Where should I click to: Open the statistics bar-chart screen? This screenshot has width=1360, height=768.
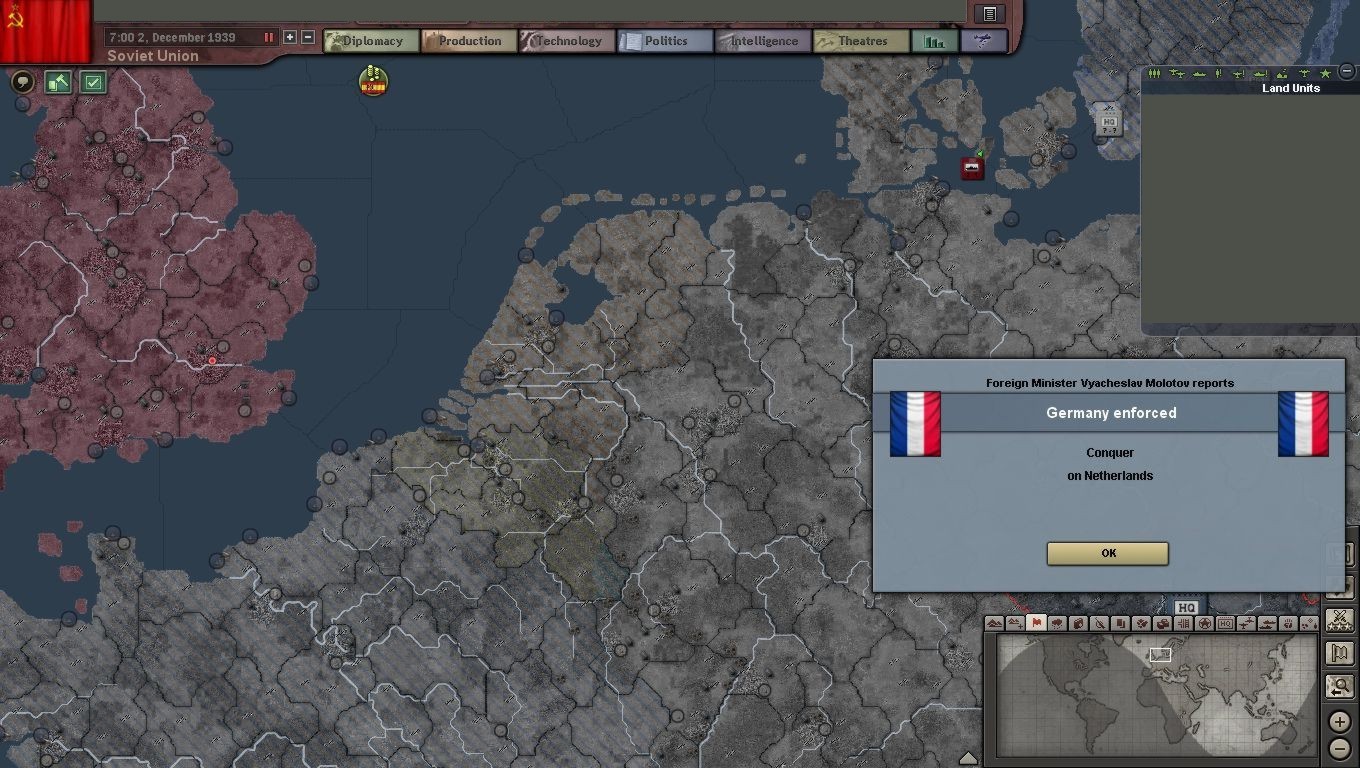click(x=935, y=41)
